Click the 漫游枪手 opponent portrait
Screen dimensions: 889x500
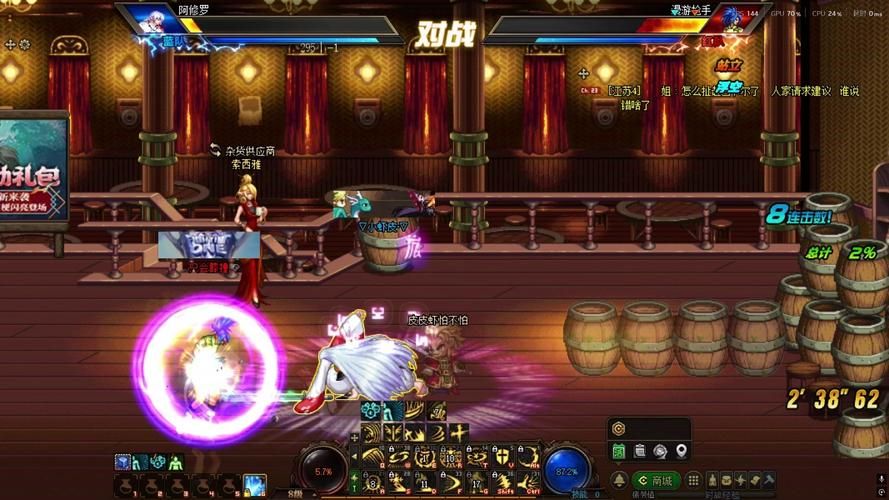tap(738, 20)
